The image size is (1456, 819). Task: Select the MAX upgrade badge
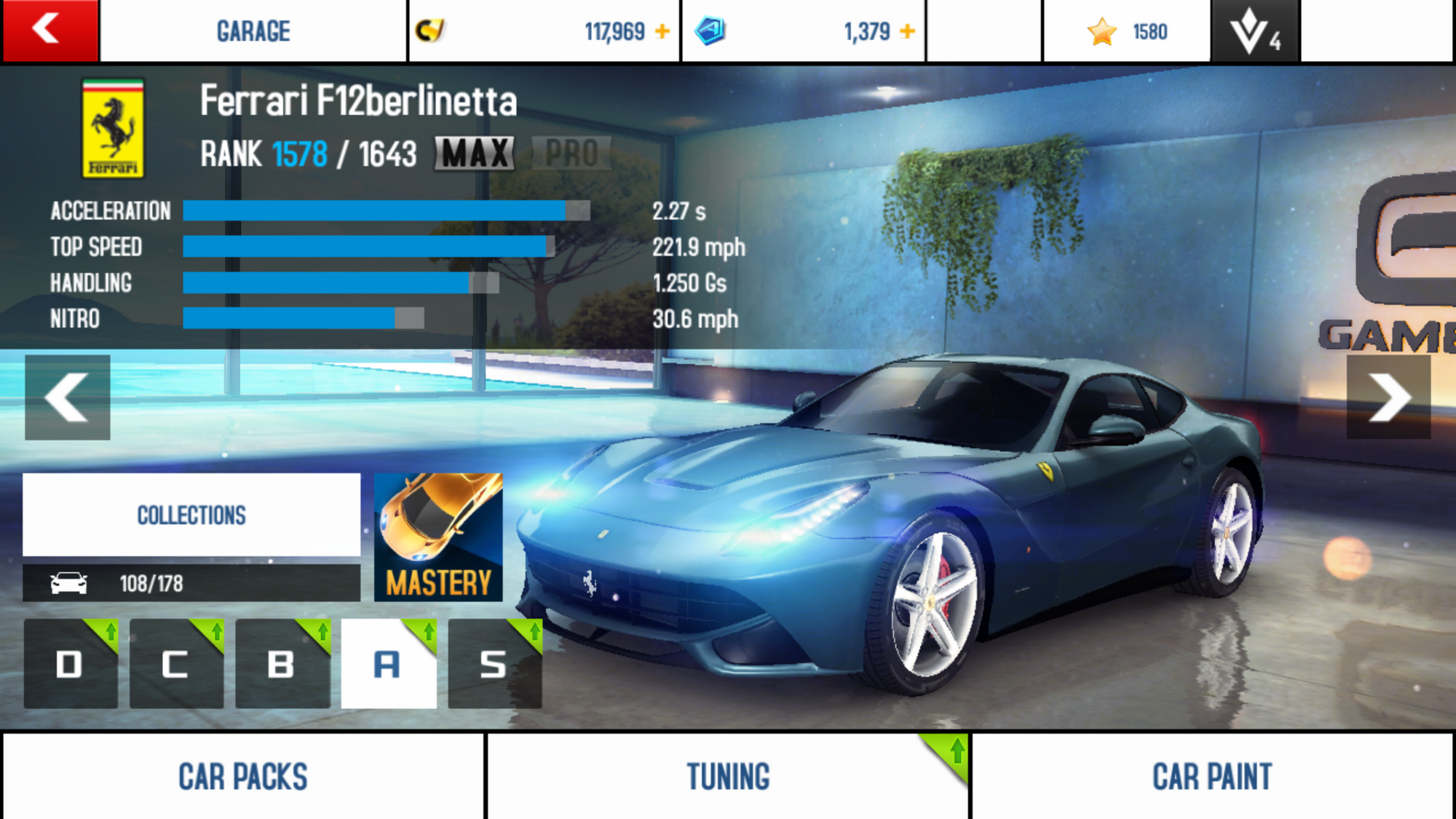(x=475, y=154)
